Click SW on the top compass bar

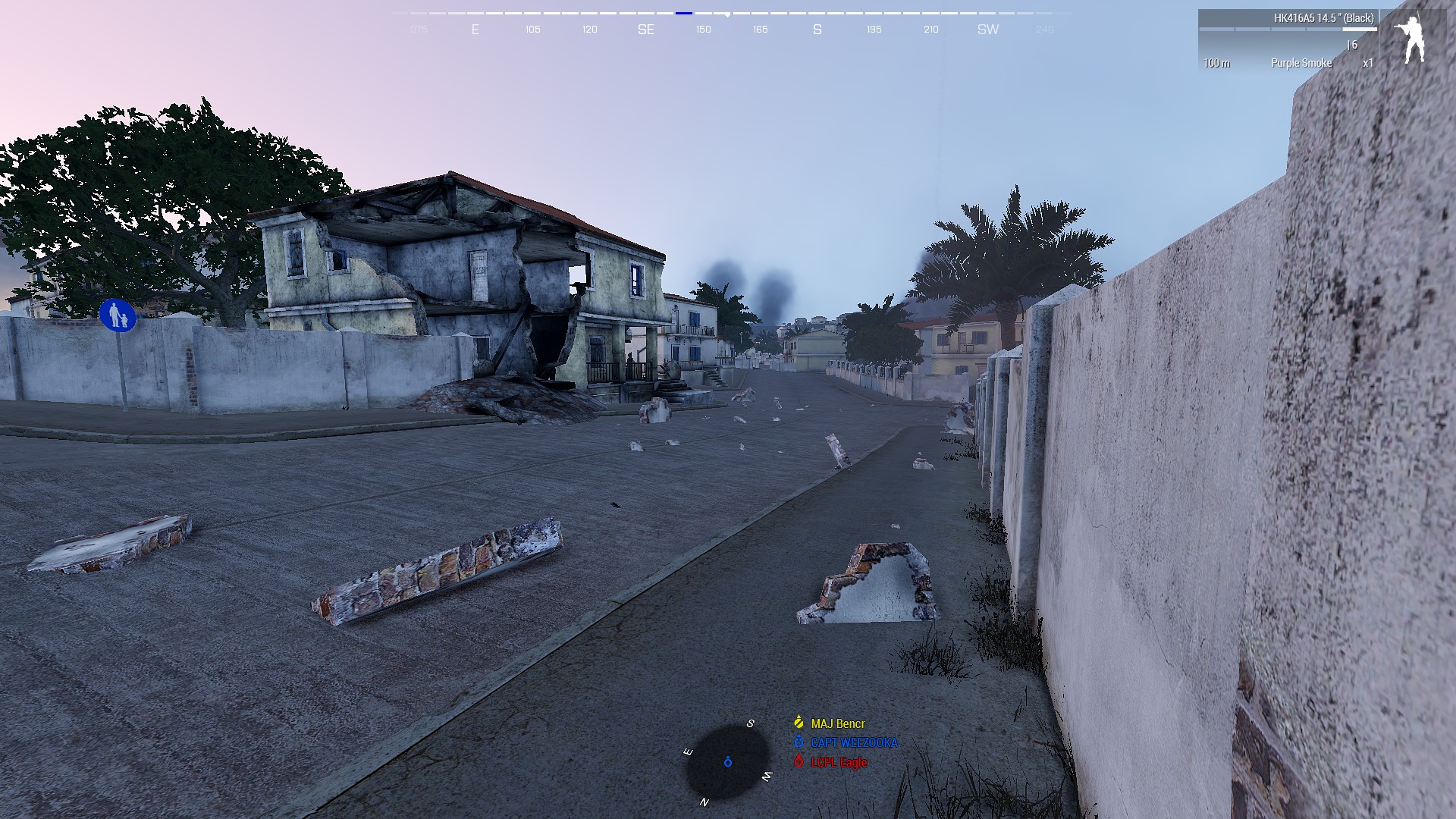pyautogui.click(x=987, y=30)
